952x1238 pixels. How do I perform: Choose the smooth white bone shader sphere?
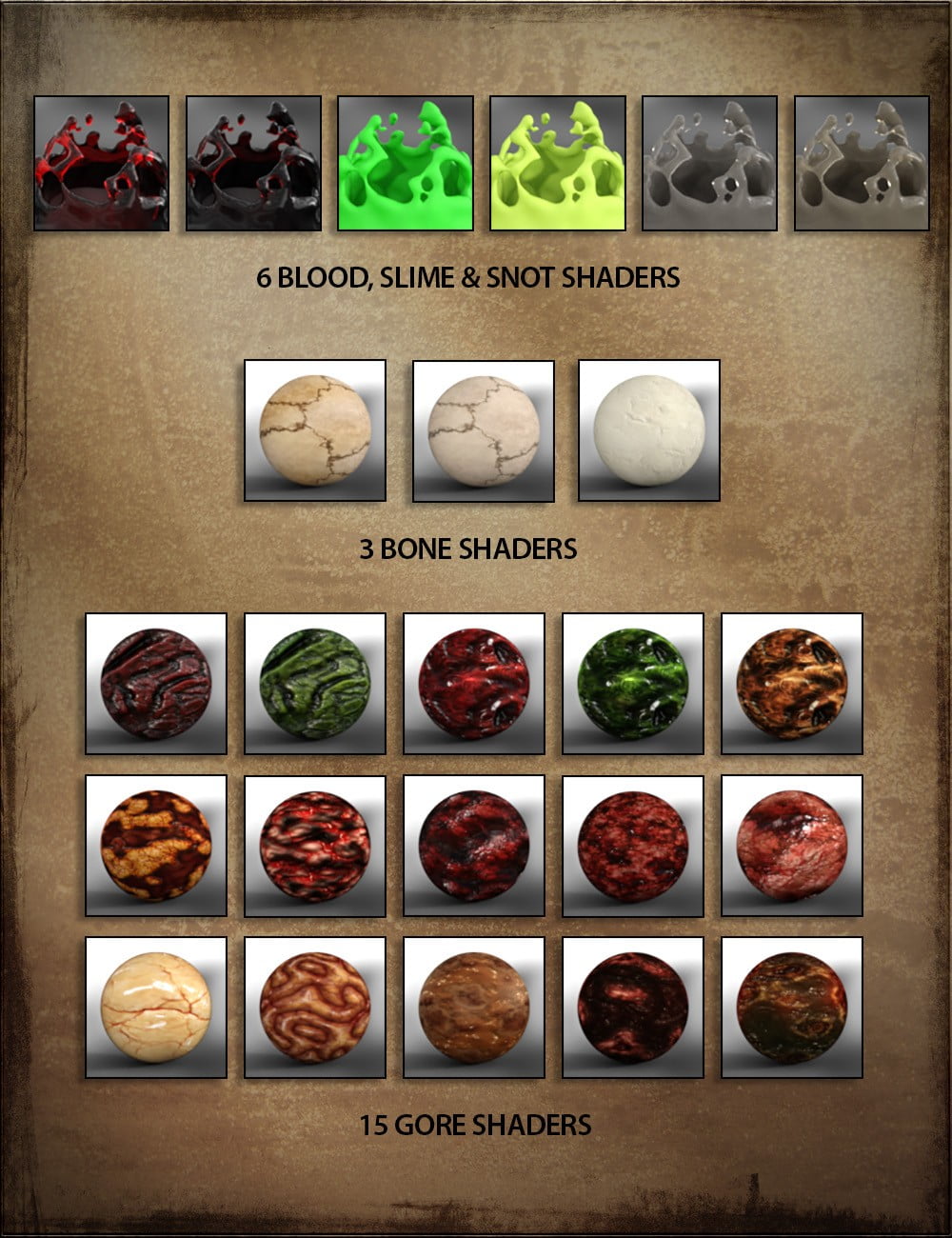click(x=649, y=430)
